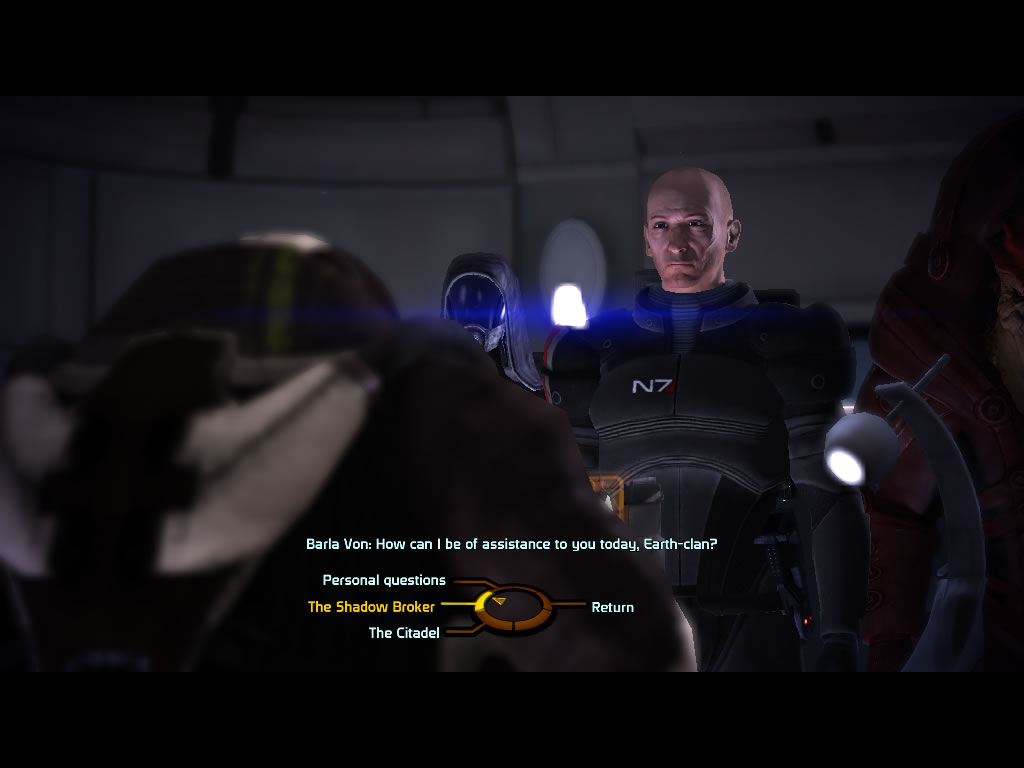Choose the "Personal questions" dialogue option

coord(384,580)
